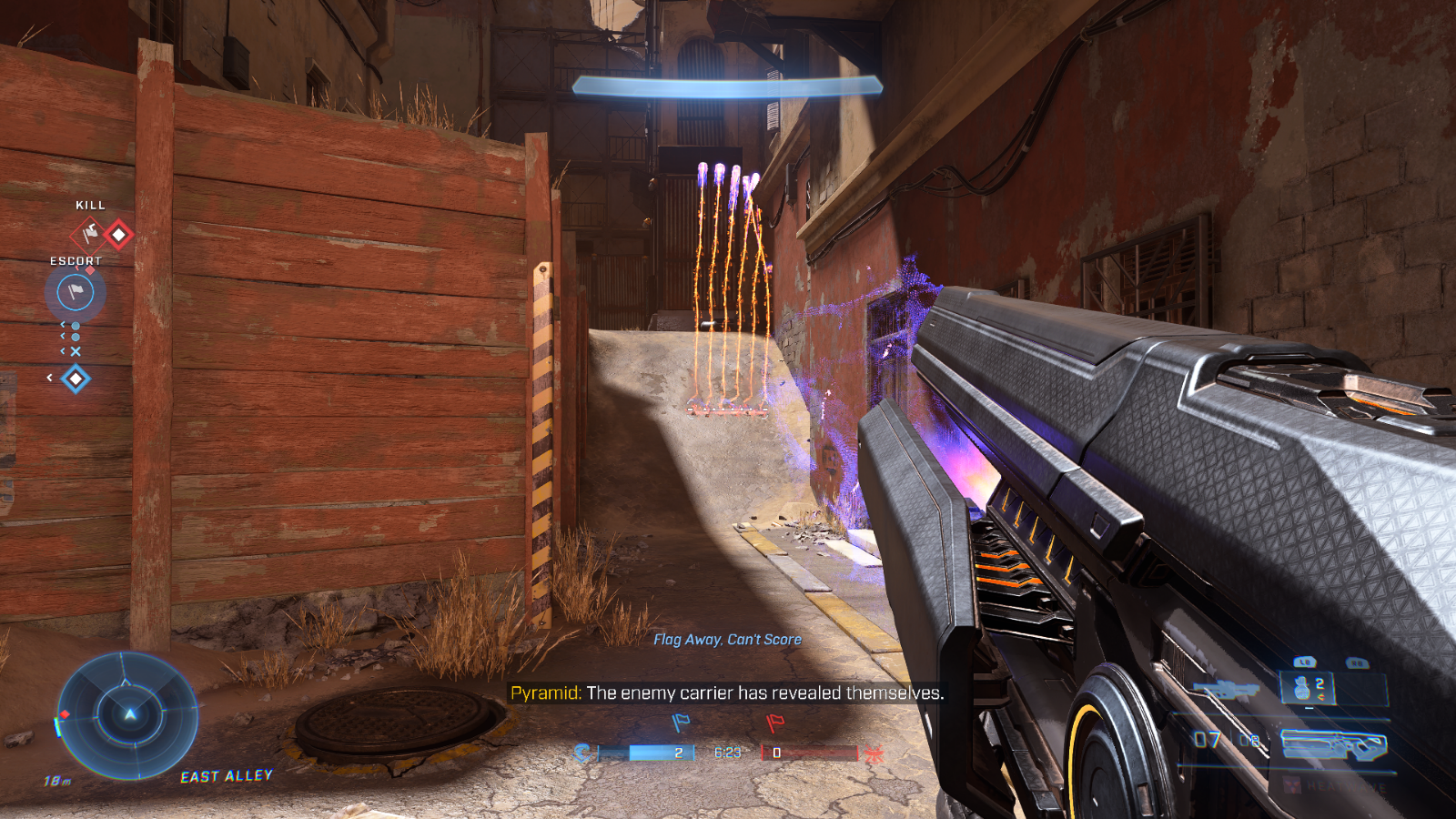Viewport: 1456px width, 819px height.
Task: Click the blue Eagle team emblem
Action: pos(583,753)
